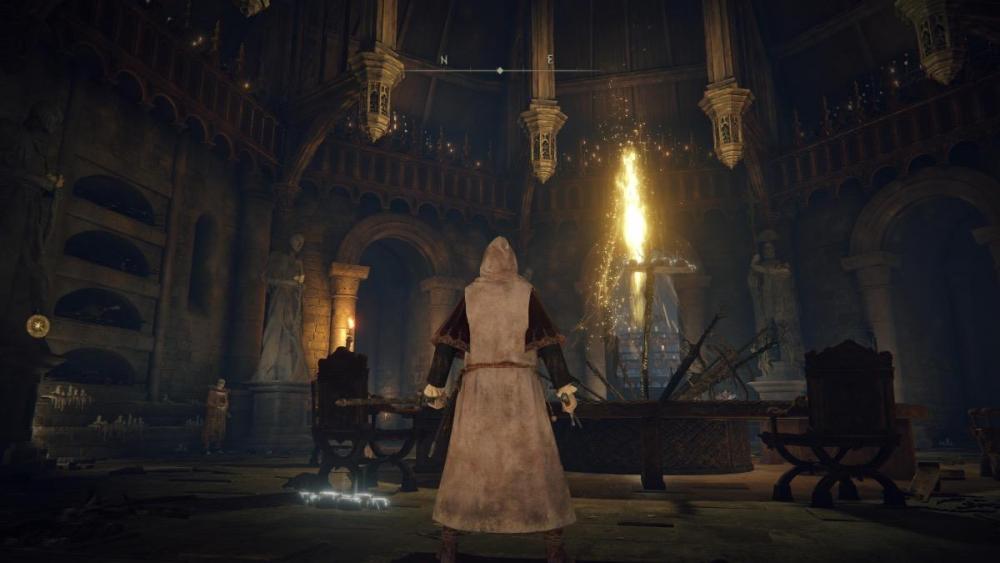Select the golden site of grace indicator

click(37, 325)
